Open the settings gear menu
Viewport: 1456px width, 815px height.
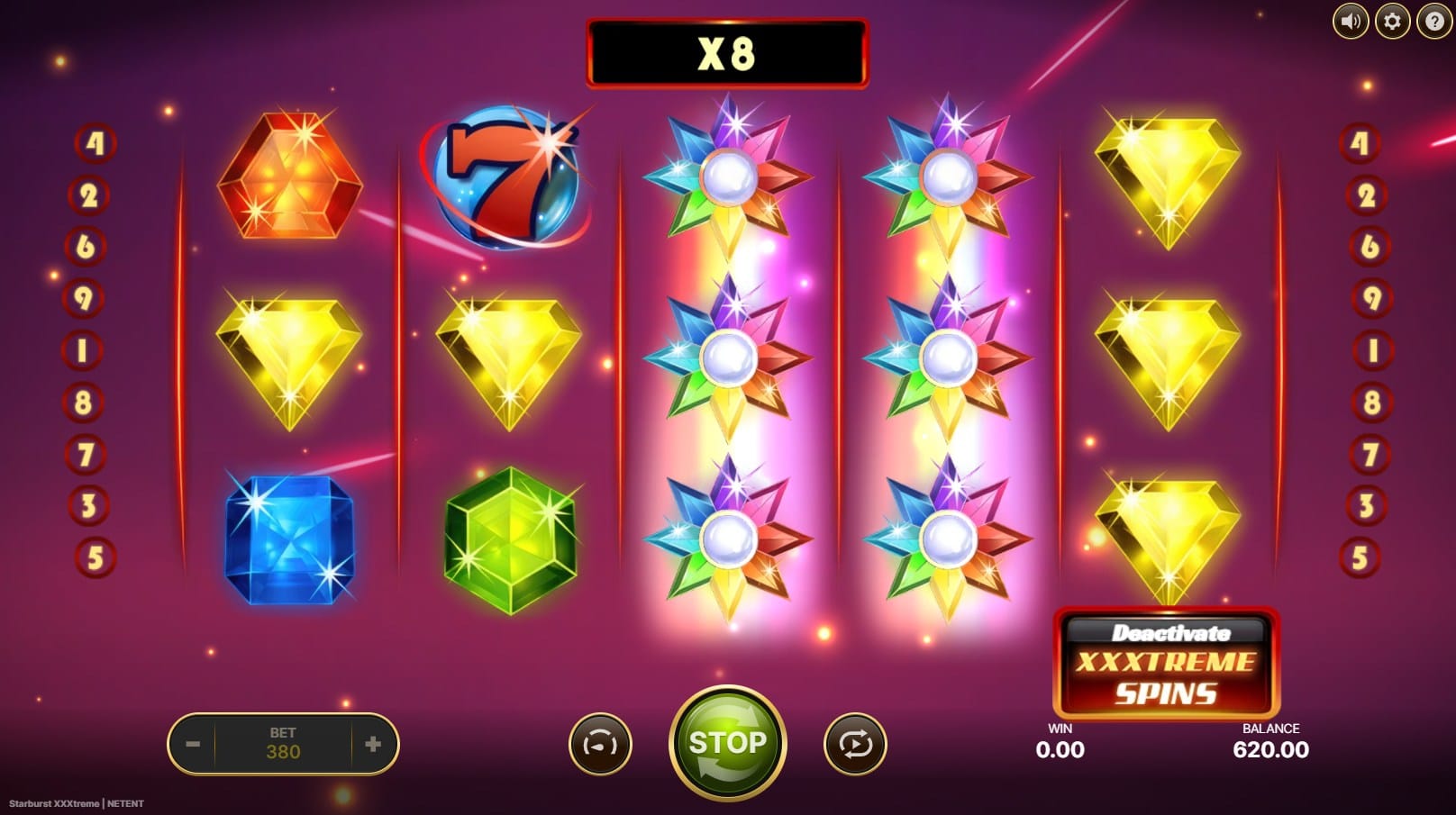(x=1392, y=21)
